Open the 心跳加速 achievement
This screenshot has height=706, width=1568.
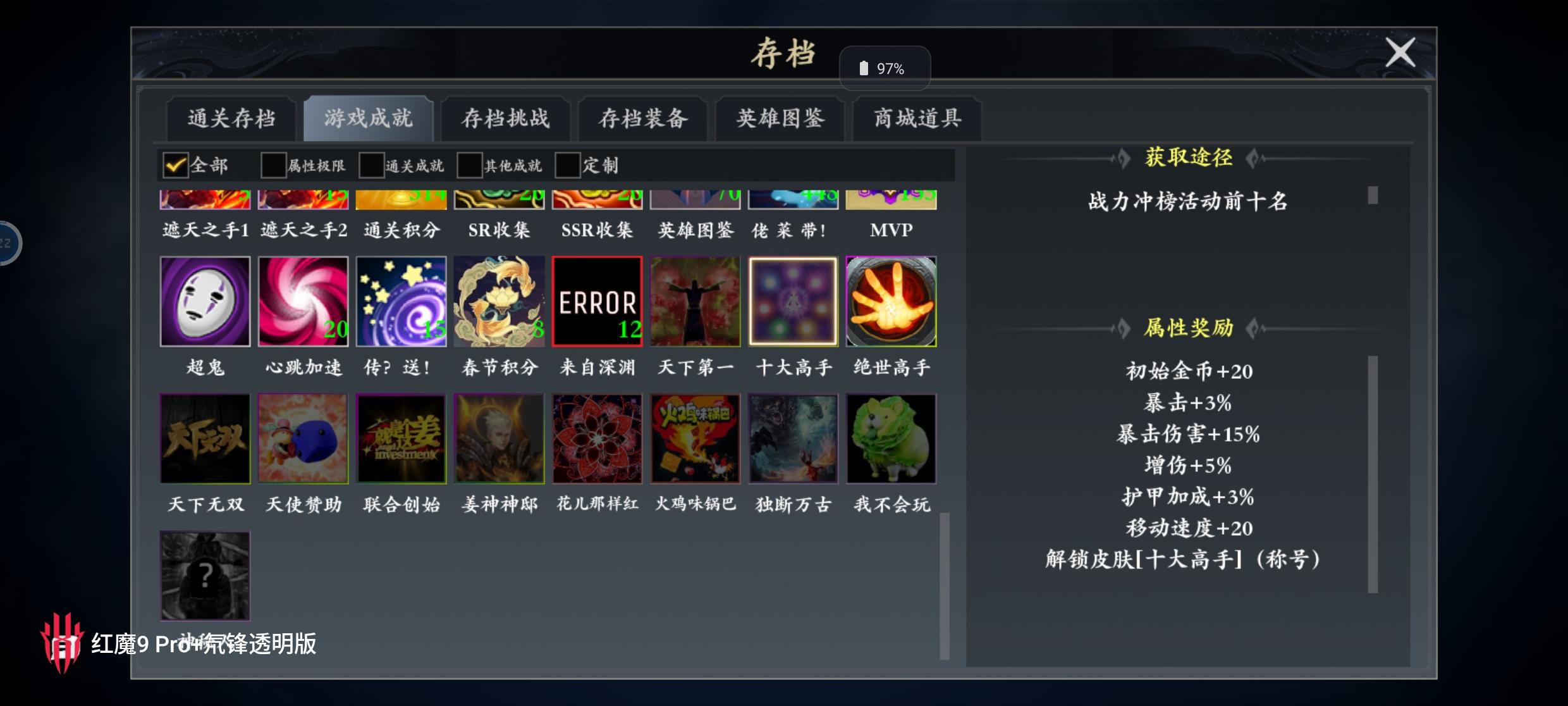click(303, 301)
